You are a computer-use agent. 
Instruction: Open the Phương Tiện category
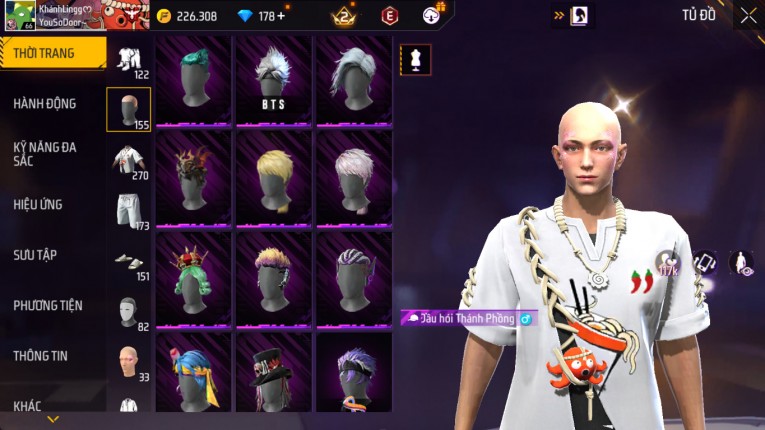click(x=48, y=305)
